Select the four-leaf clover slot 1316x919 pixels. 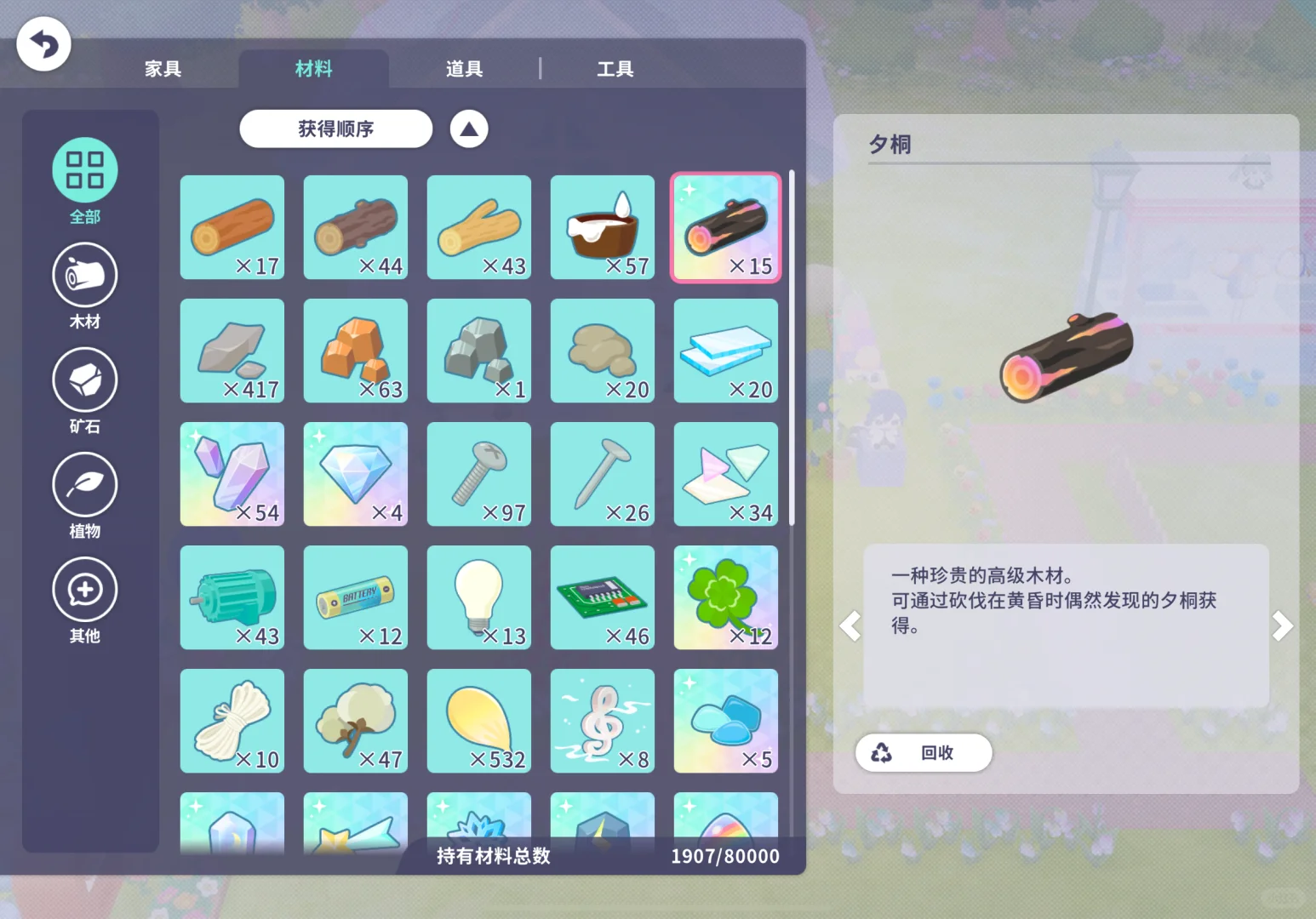(725, 597)
